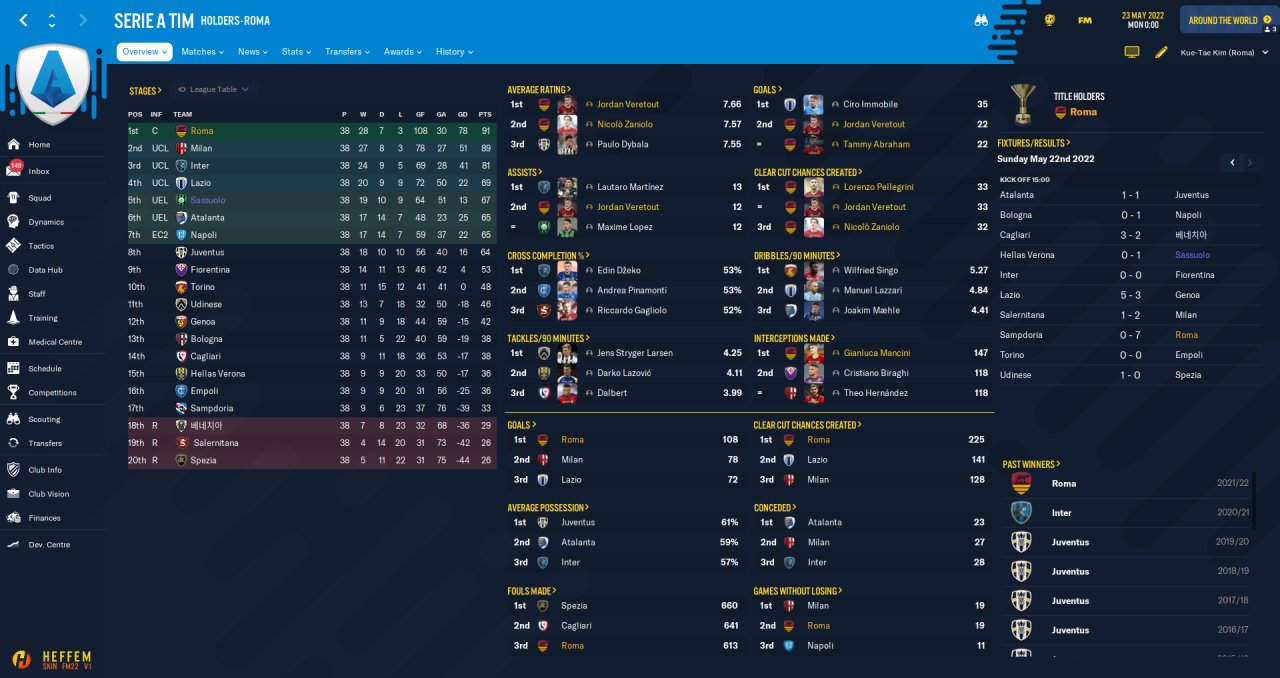Open the Finances page
The width and height of the screenshot is (1280, 678).
(x=44, y=518)
